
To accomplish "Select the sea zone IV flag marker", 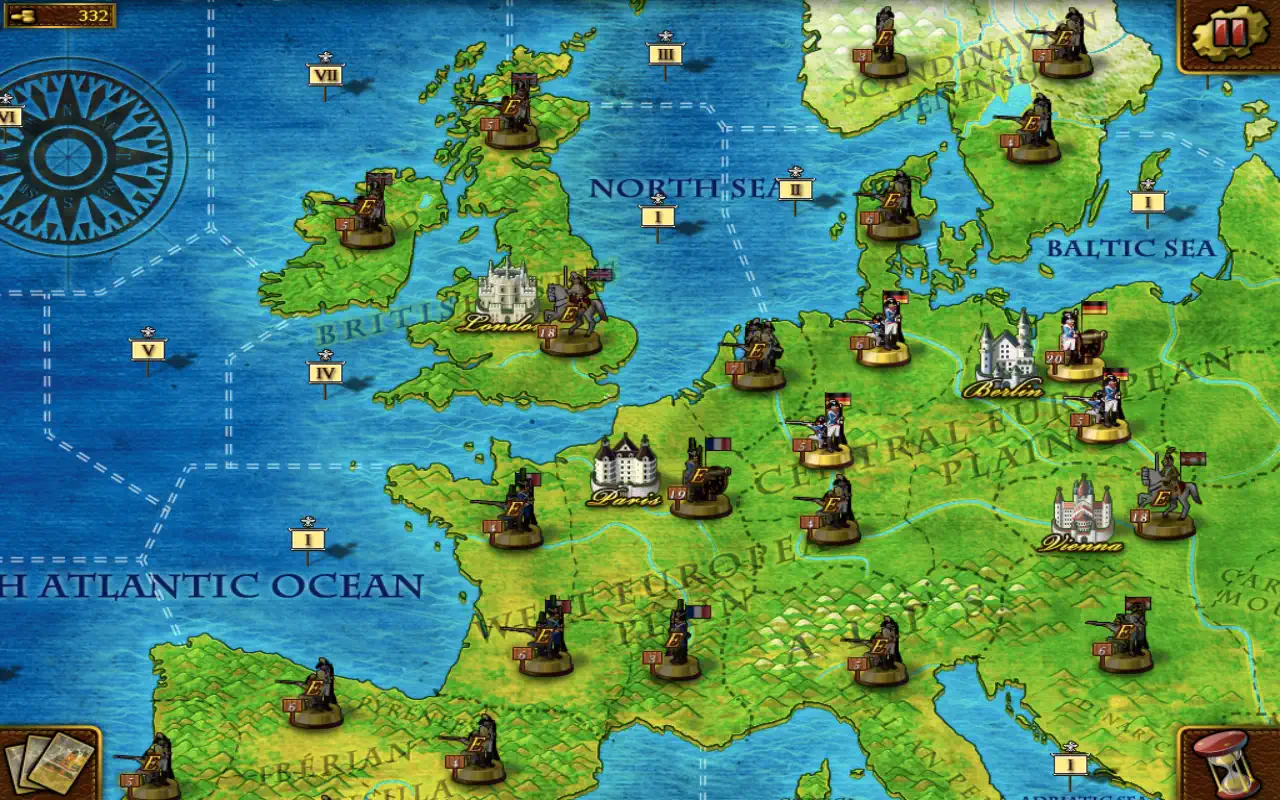I will coord(325,374).
